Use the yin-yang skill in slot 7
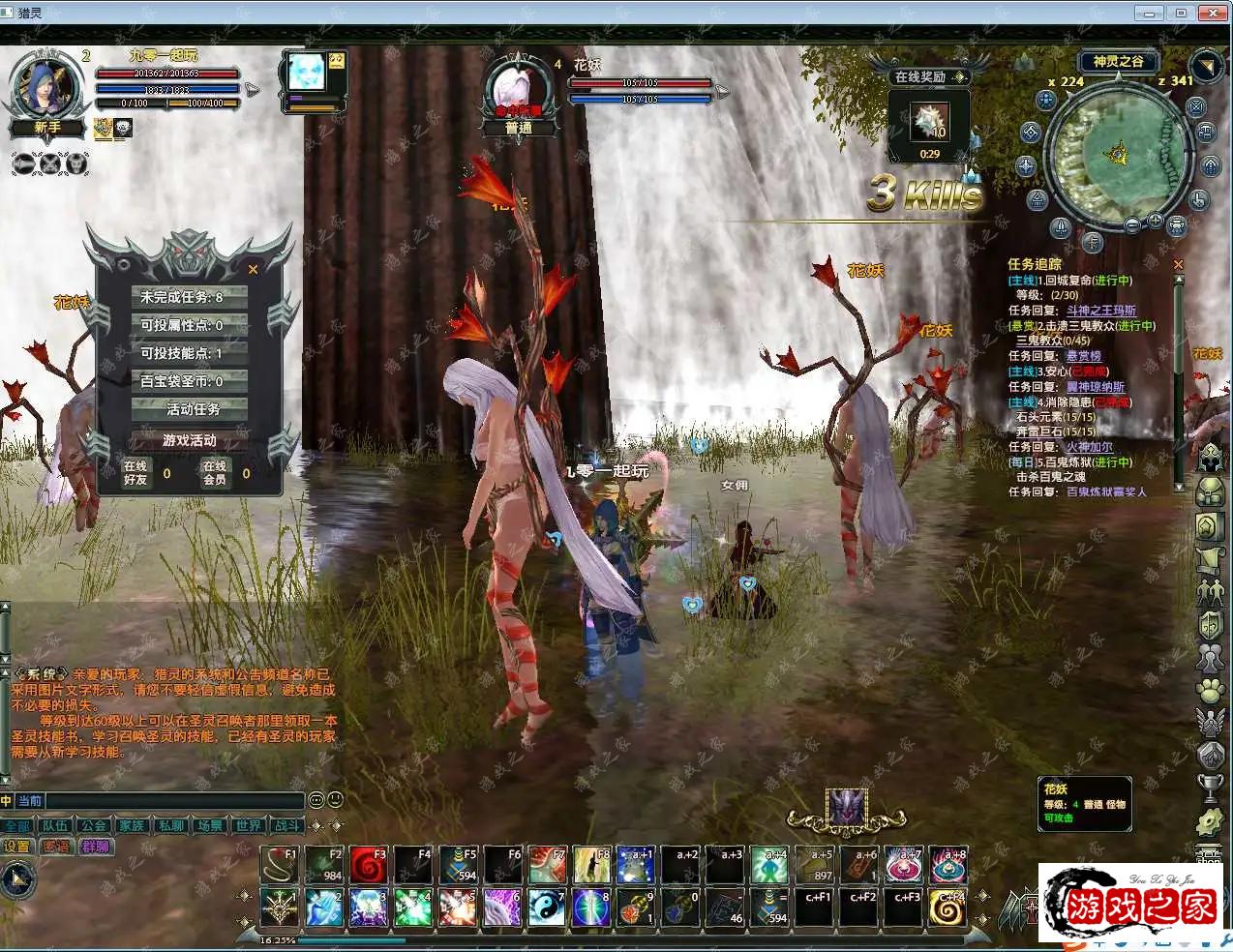This screenshot has height=952, width=1233. 547,907
